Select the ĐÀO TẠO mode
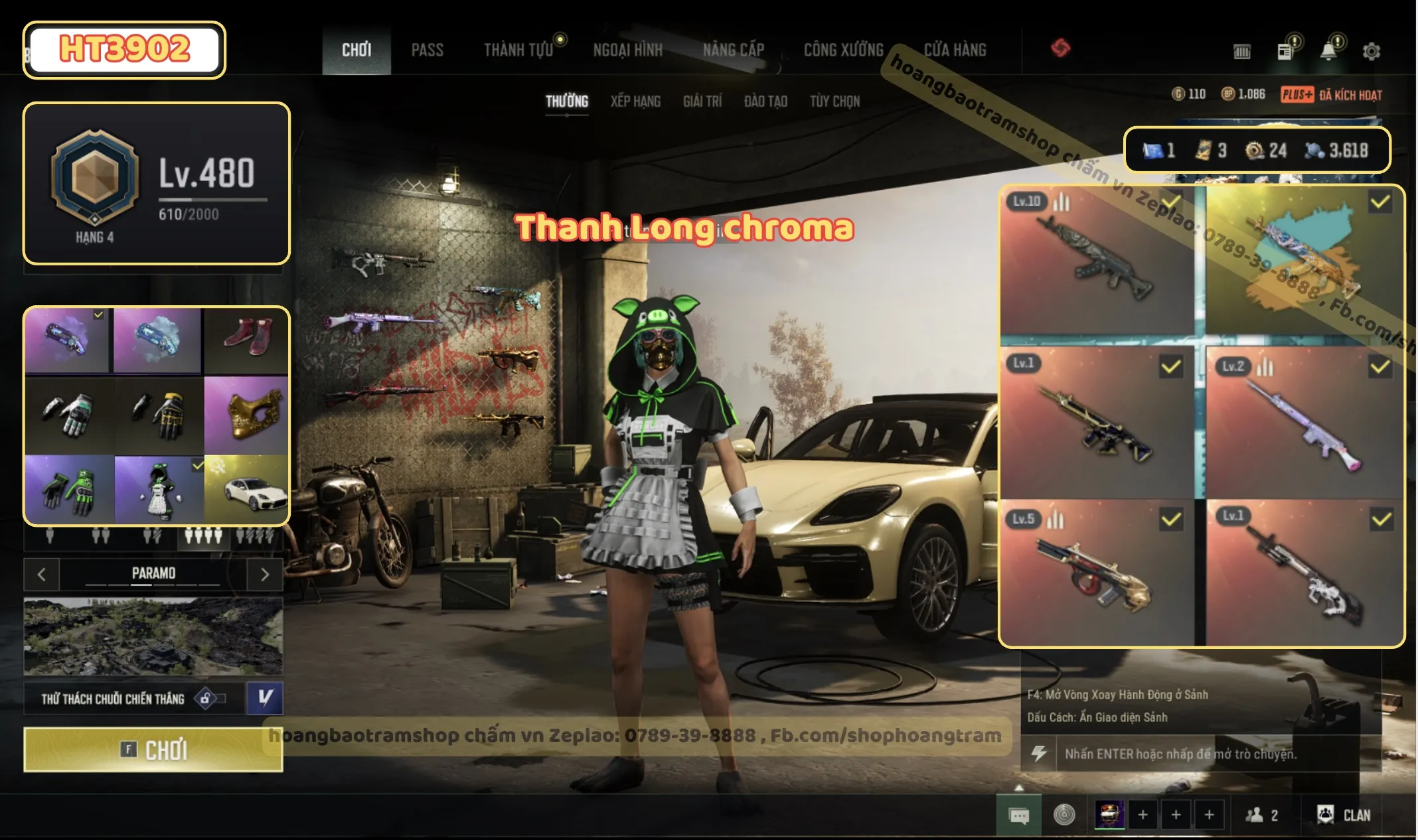 tap(765, 101)
